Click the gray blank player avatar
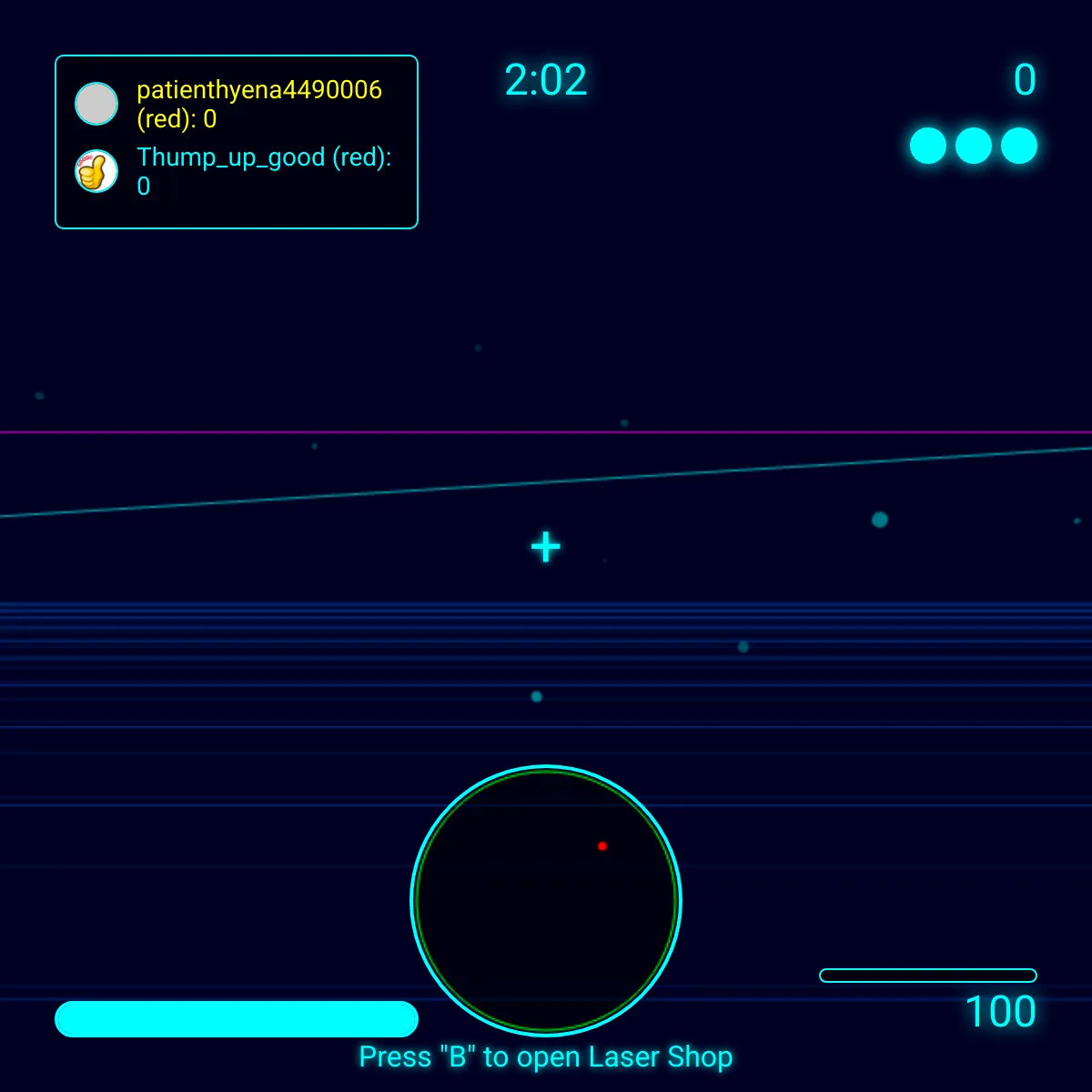This screenshot has width=1092, height=1092. point(96,104)
